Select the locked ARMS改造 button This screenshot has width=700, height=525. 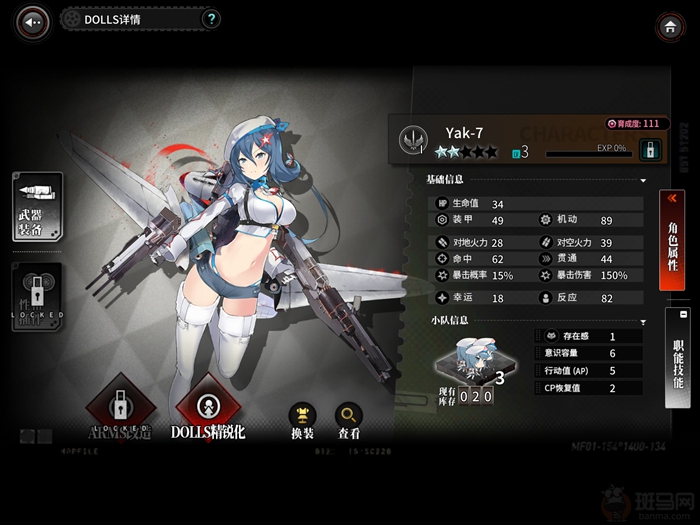[x=117, y=407]
